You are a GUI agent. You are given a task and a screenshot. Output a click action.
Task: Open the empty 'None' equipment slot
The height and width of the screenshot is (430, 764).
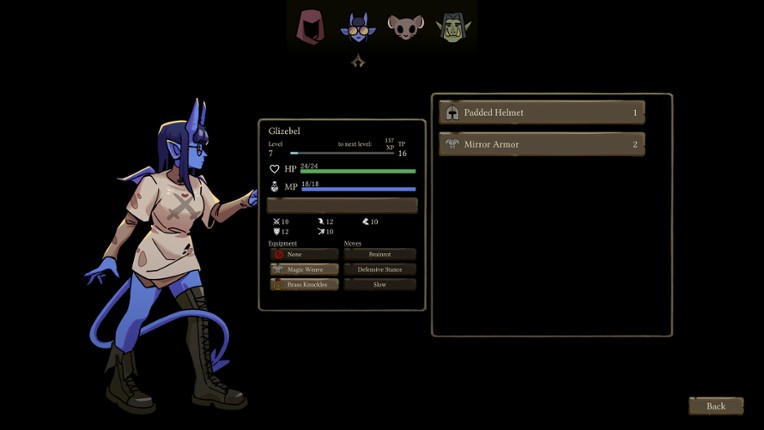304,255
